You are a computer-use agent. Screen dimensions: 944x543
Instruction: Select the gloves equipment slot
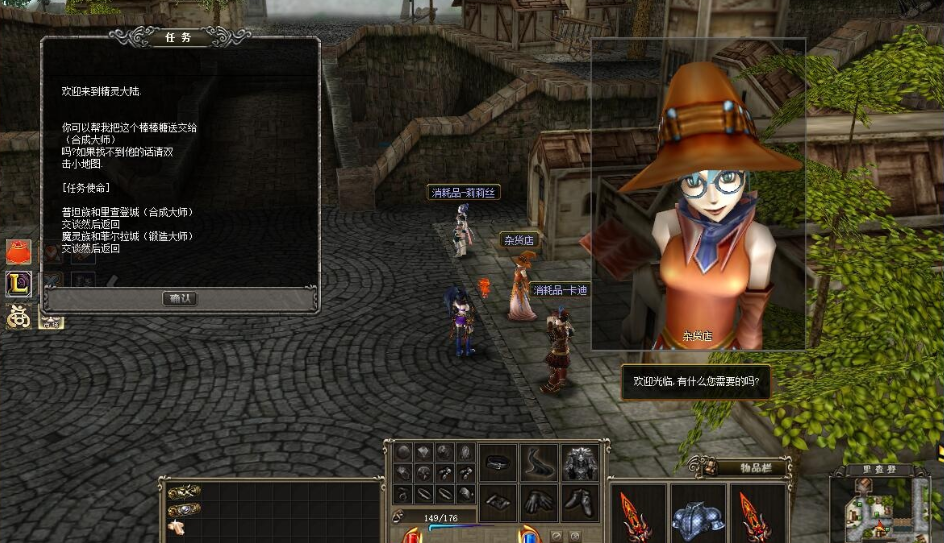tap(539, 502)
